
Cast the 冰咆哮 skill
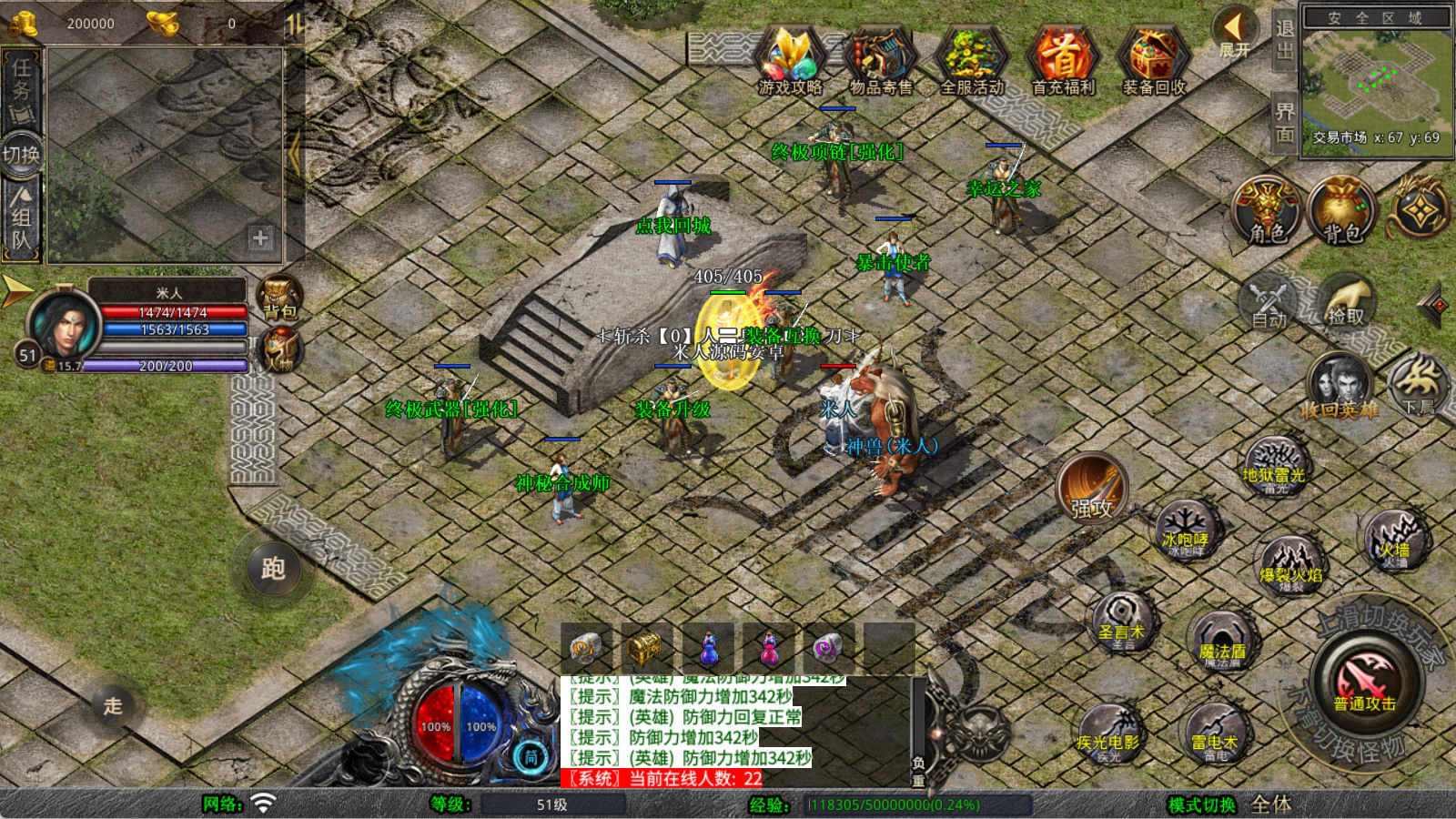(x=1186, y=532)
